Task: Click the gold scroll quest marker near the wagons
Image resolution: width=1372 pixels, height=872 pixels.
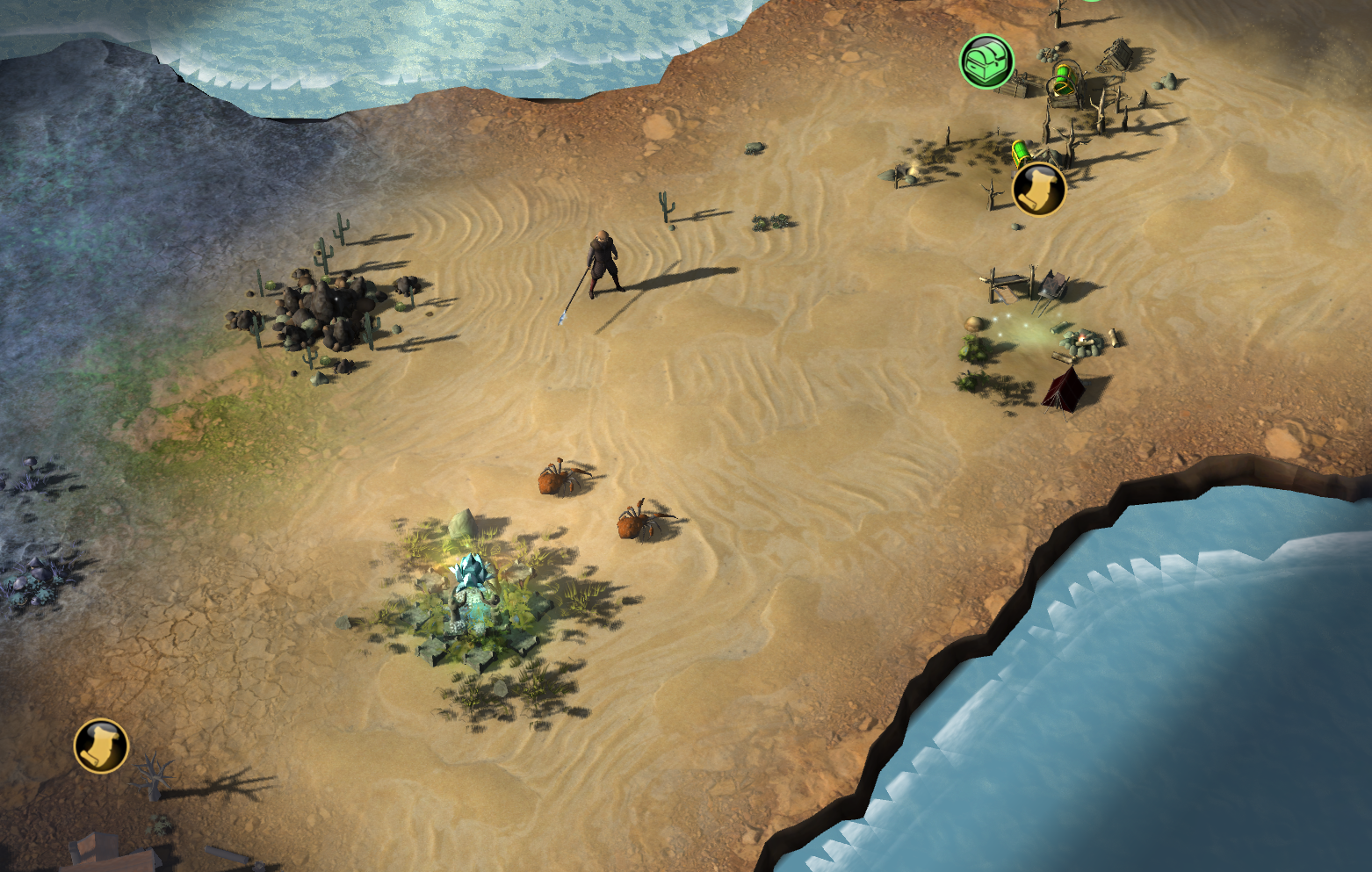Action: coord(1038,191)
